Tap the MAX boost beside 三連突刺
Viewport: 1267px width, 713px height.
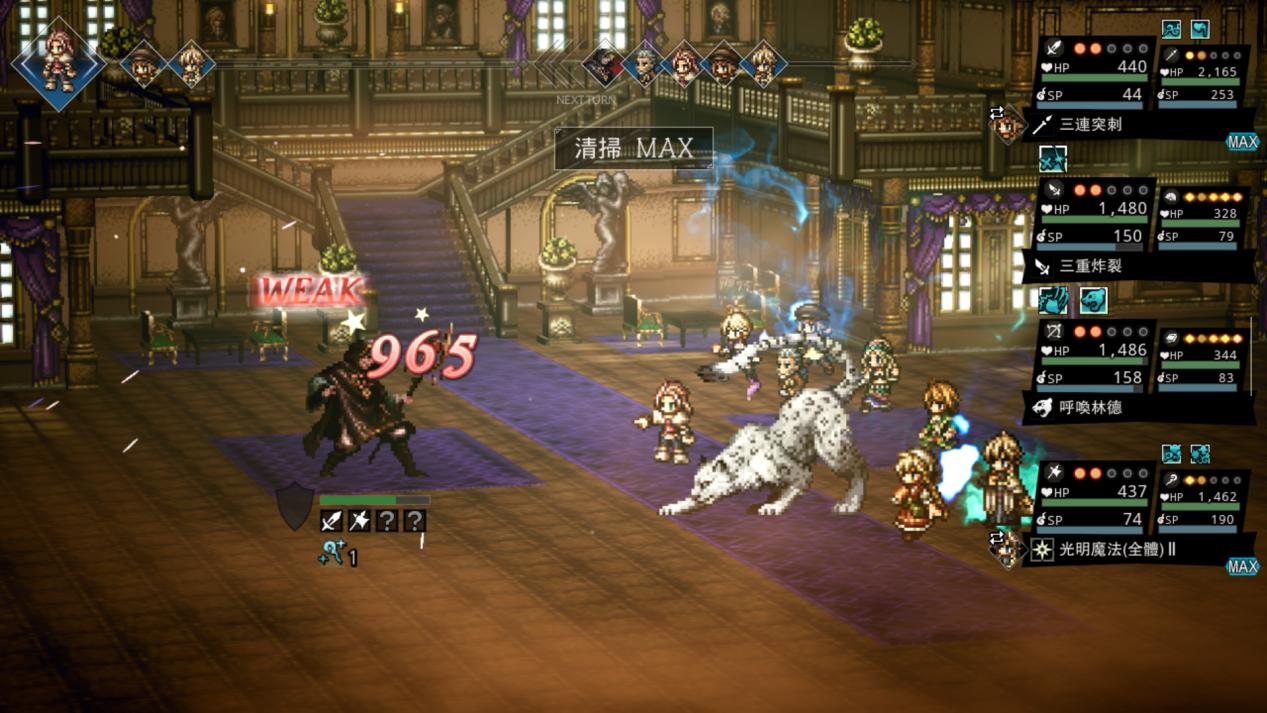(x=1242, y=142)
